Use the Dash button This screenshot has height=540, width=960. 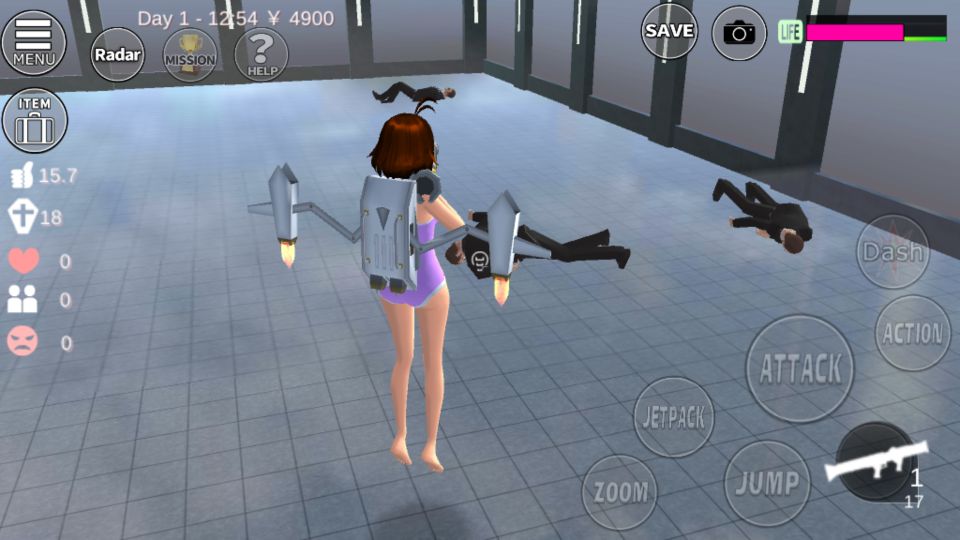click(x=892, y=252)
